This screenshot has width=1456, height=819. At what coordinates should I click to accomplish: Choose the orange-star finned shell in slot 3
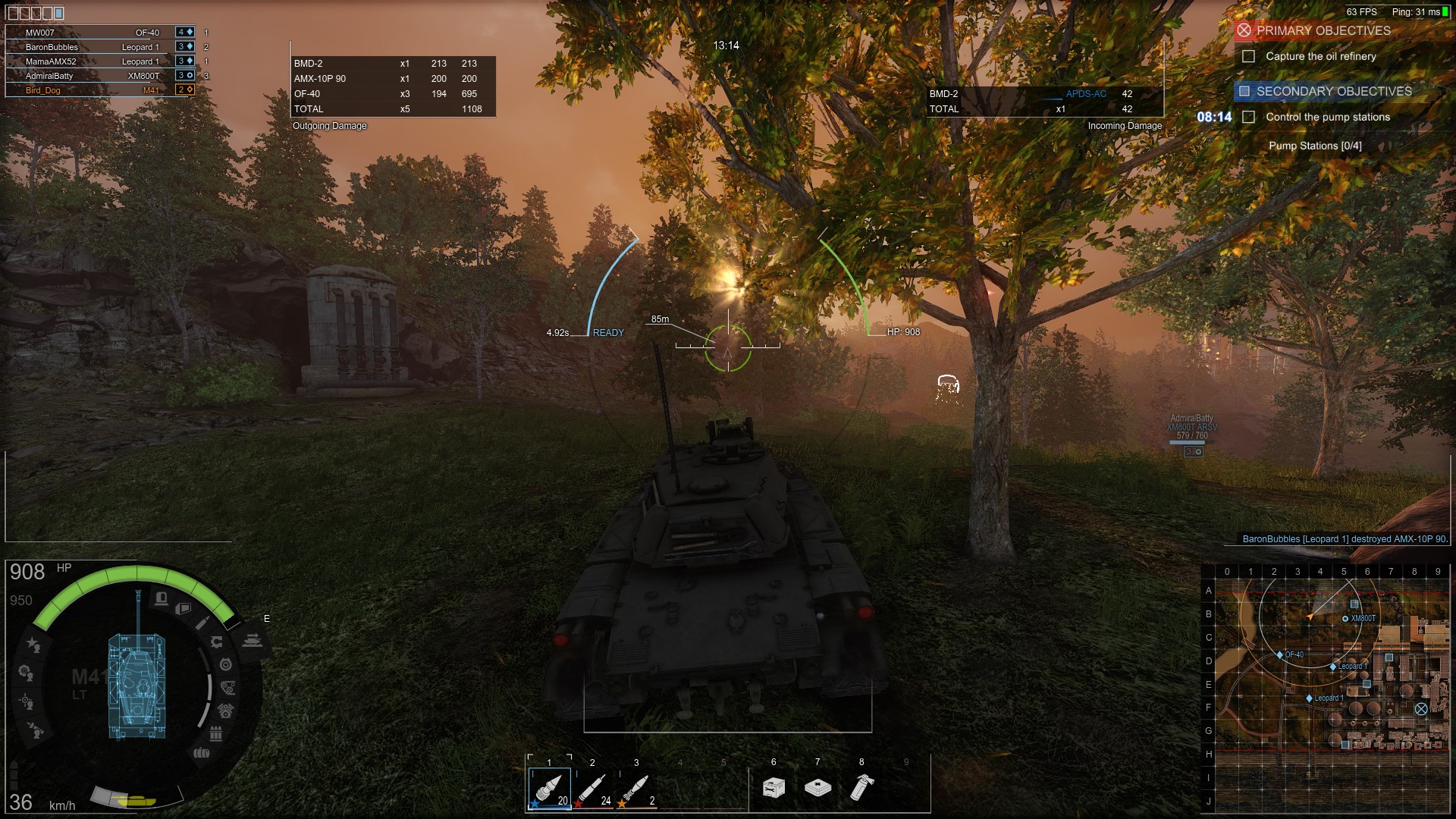click(x=636, y=789)
